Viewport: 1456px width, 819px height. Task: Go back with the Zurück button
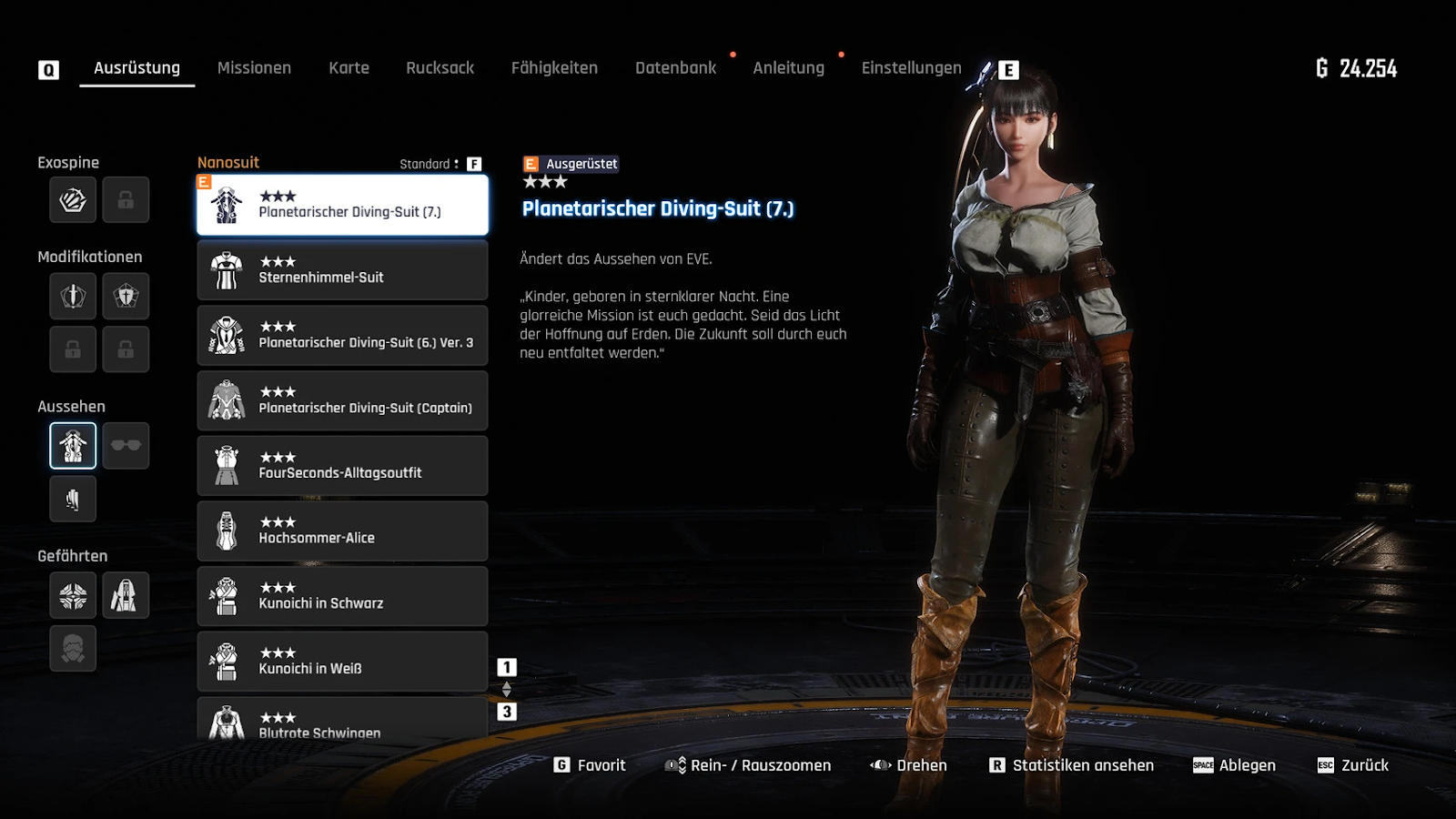(x=1353, y=765)
